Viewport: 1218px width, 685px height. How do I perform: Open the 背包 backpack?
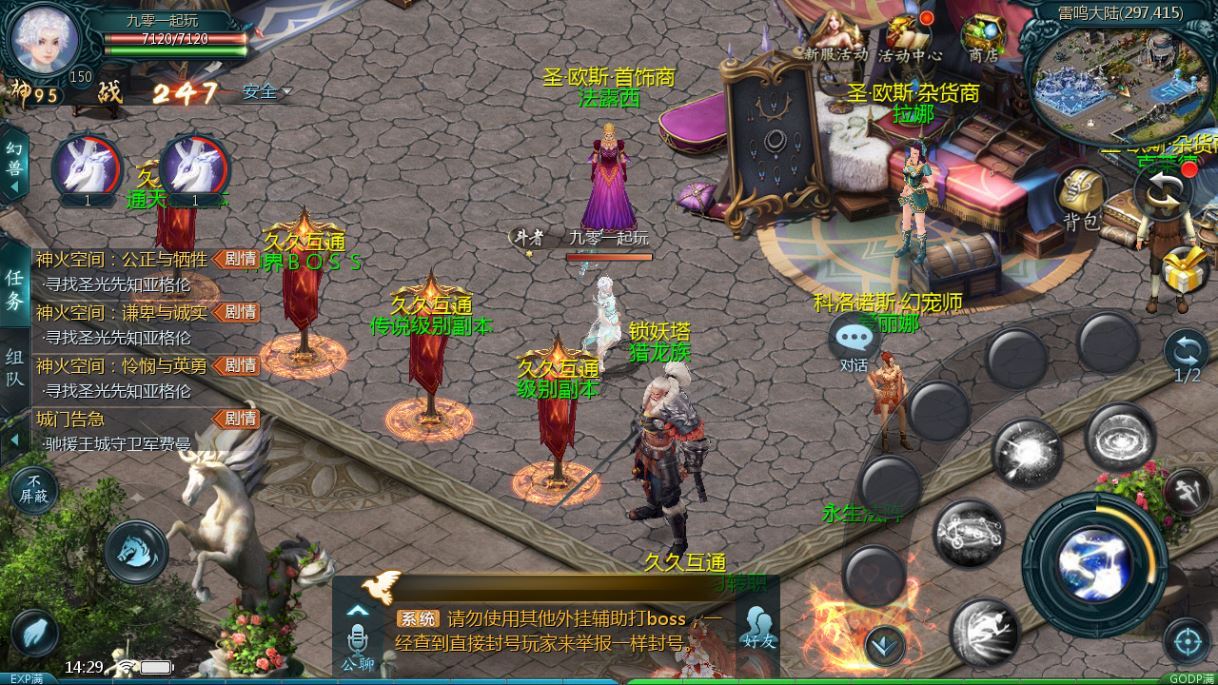[1081, 198]
